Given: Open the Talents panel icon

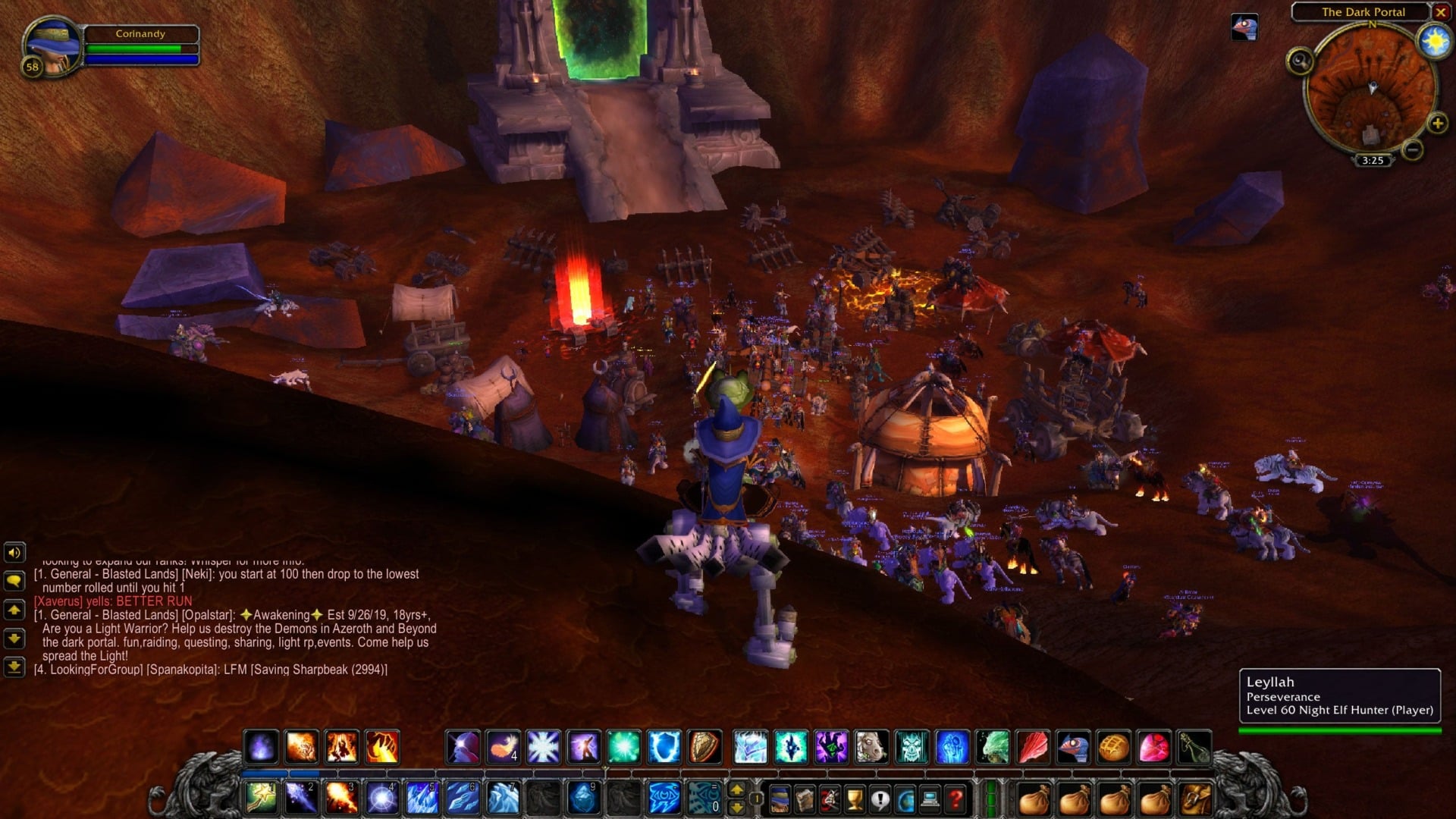Looking at the screenshot, I should [829, 799].
